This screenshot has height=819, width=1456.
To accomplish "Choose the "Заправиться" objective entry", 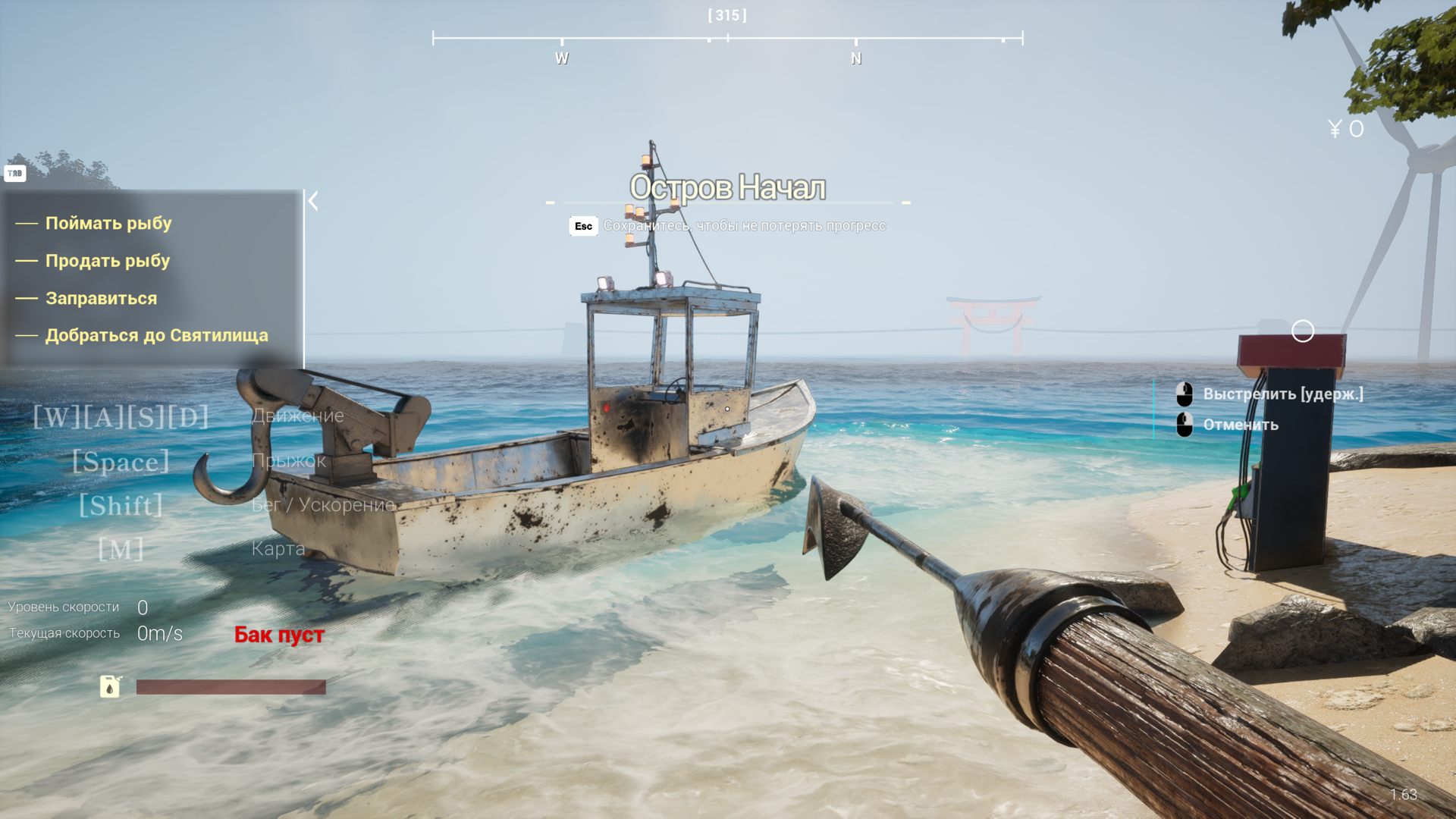I will pos(102,298).
